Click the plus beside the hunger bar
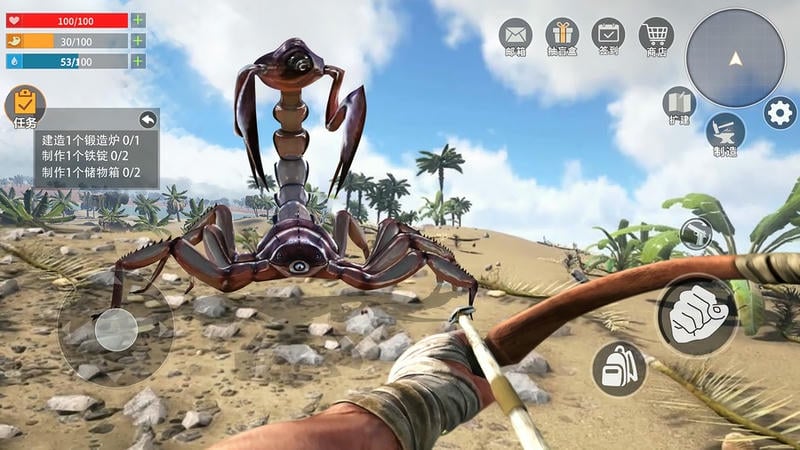Viewport: 800px width, 450px height. (138, 41)
